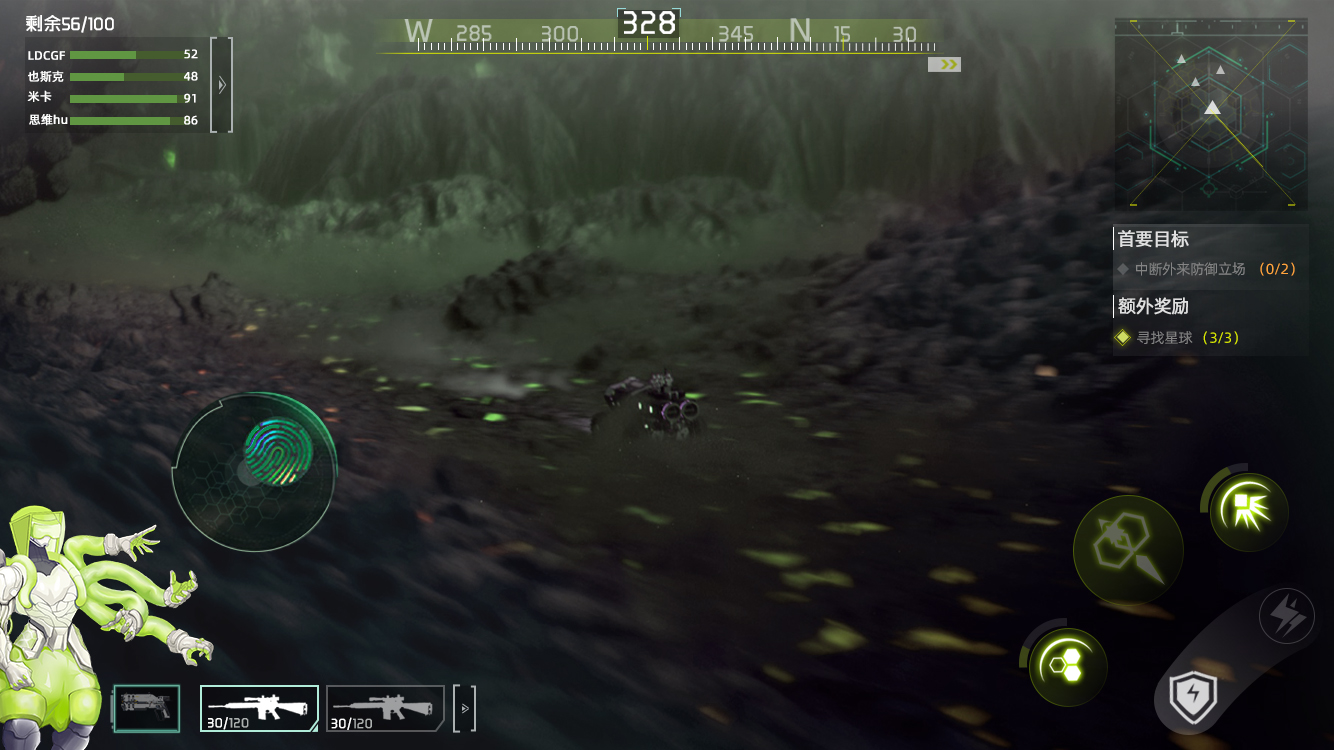Viewport: 1334px width, 750px height.
Task: Expand the weapon bar arrow
Action: click(464, 708)
